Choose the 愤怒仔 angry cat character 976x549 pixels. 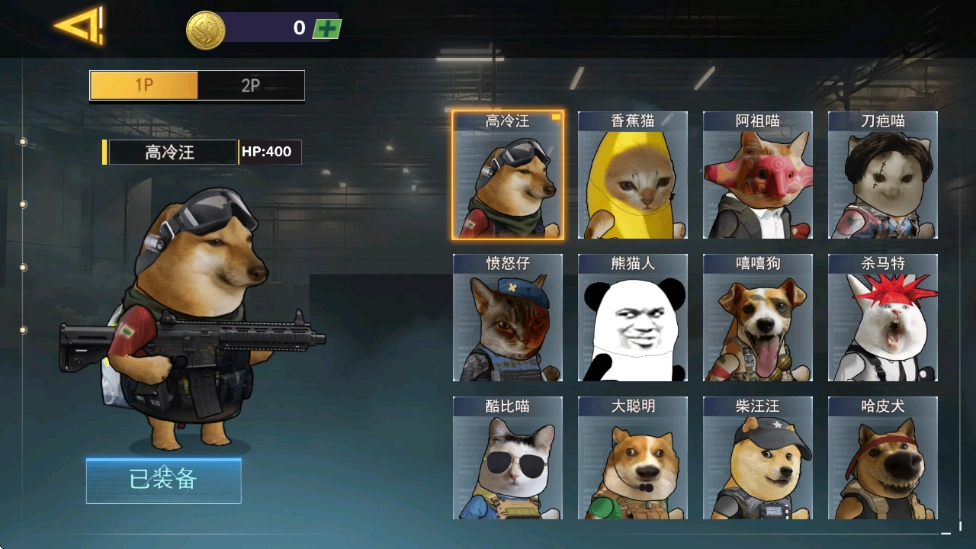click(x=507, y=318)
